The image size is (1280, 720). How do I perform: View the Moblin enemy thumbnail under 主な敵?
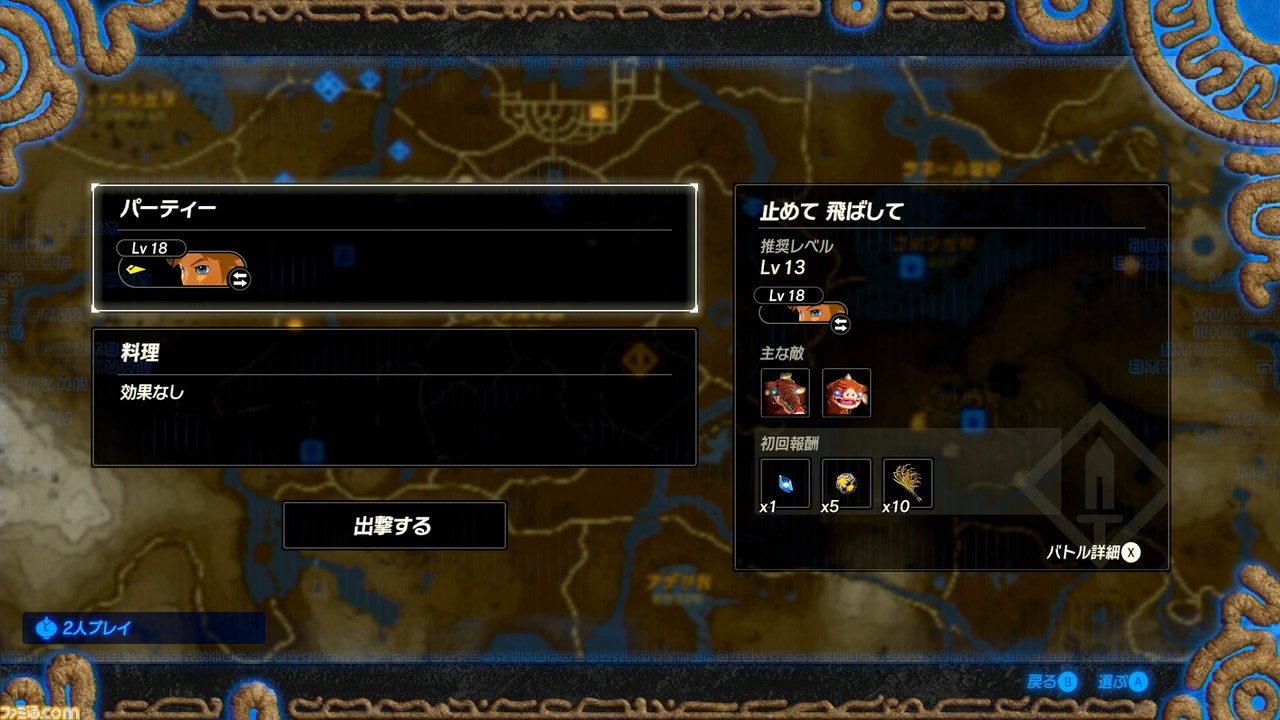(x=784, y=392)
